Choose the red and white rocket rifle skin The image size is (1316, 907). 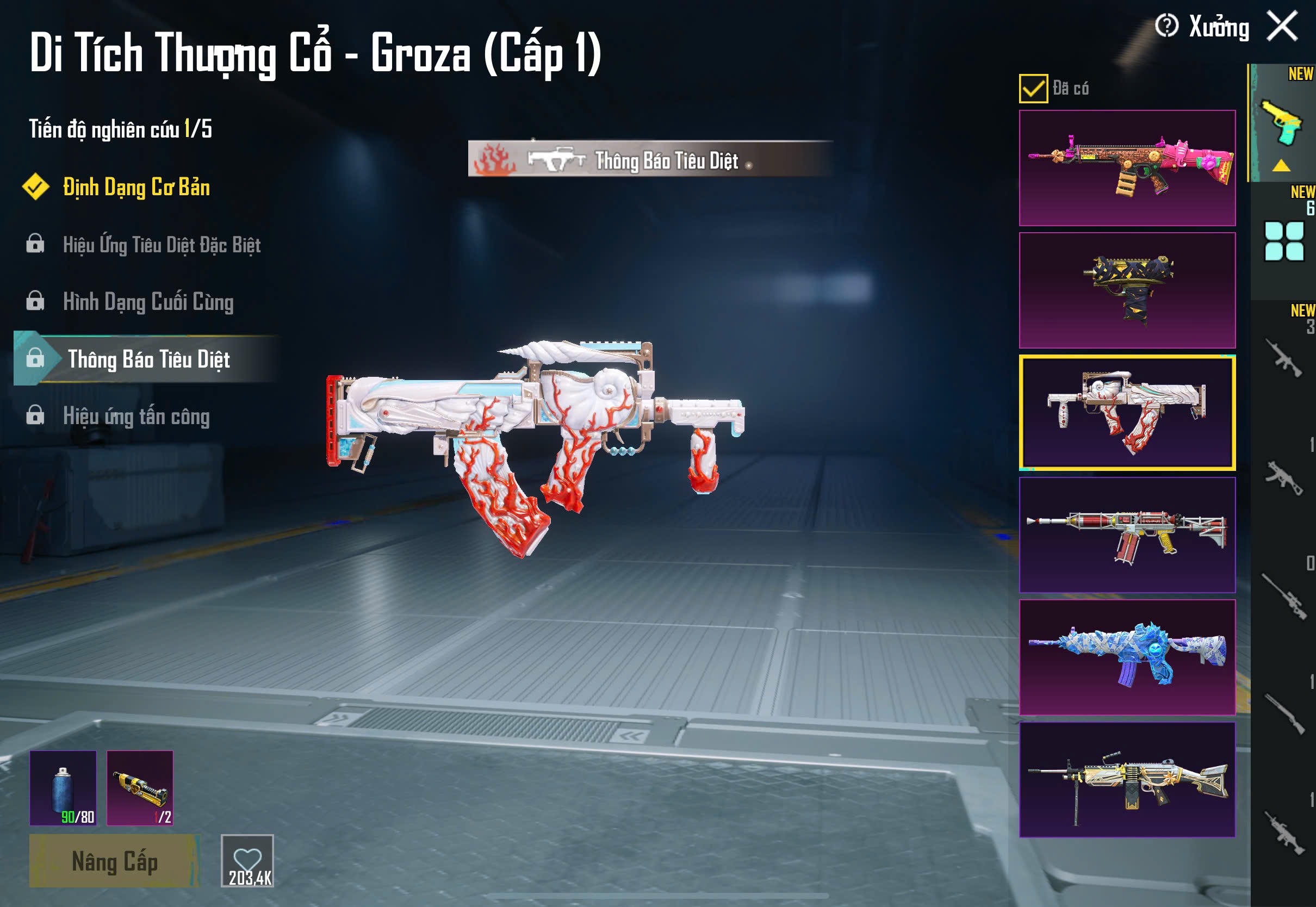(1127, 535)
